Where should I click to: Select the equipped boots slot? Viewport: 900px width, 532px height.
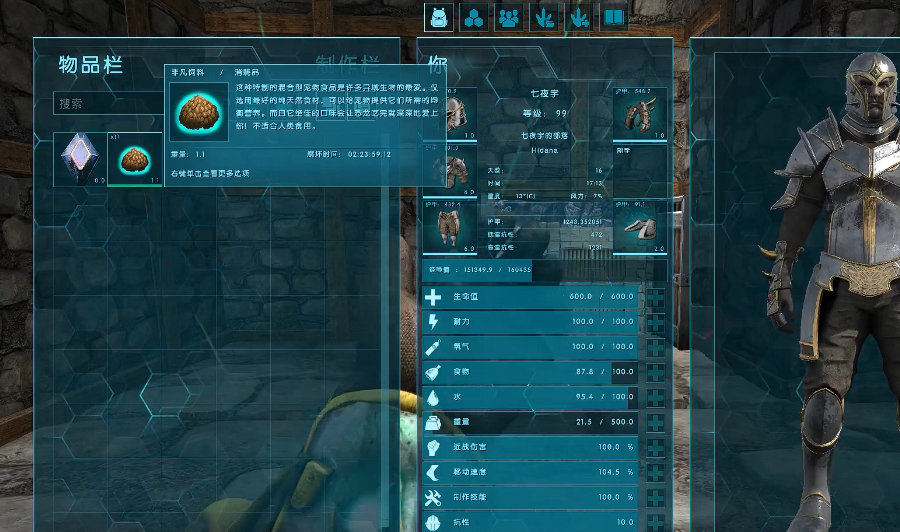click(x=639, y=225)
